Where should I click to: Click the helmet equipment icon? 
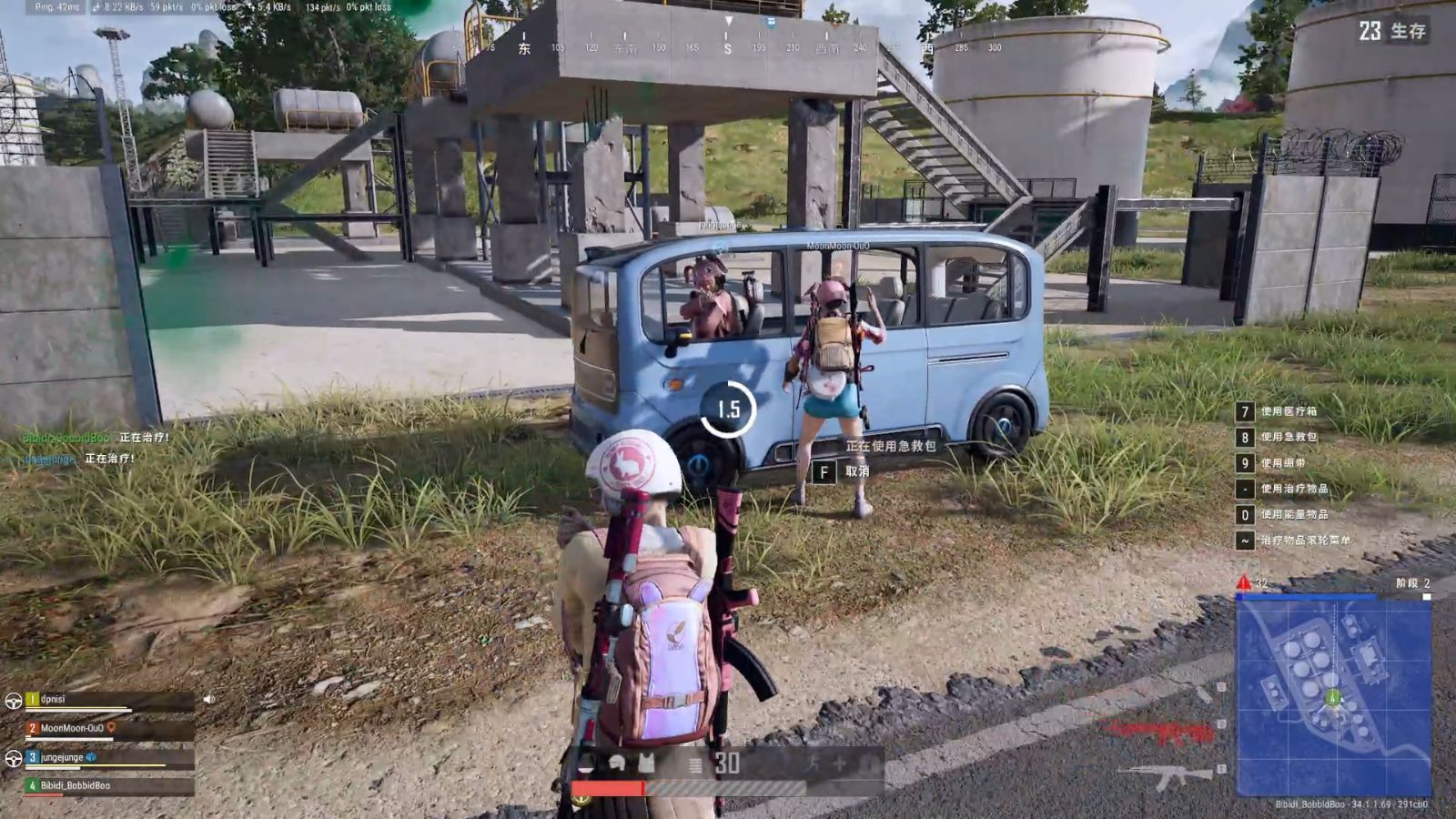point(616,763)
